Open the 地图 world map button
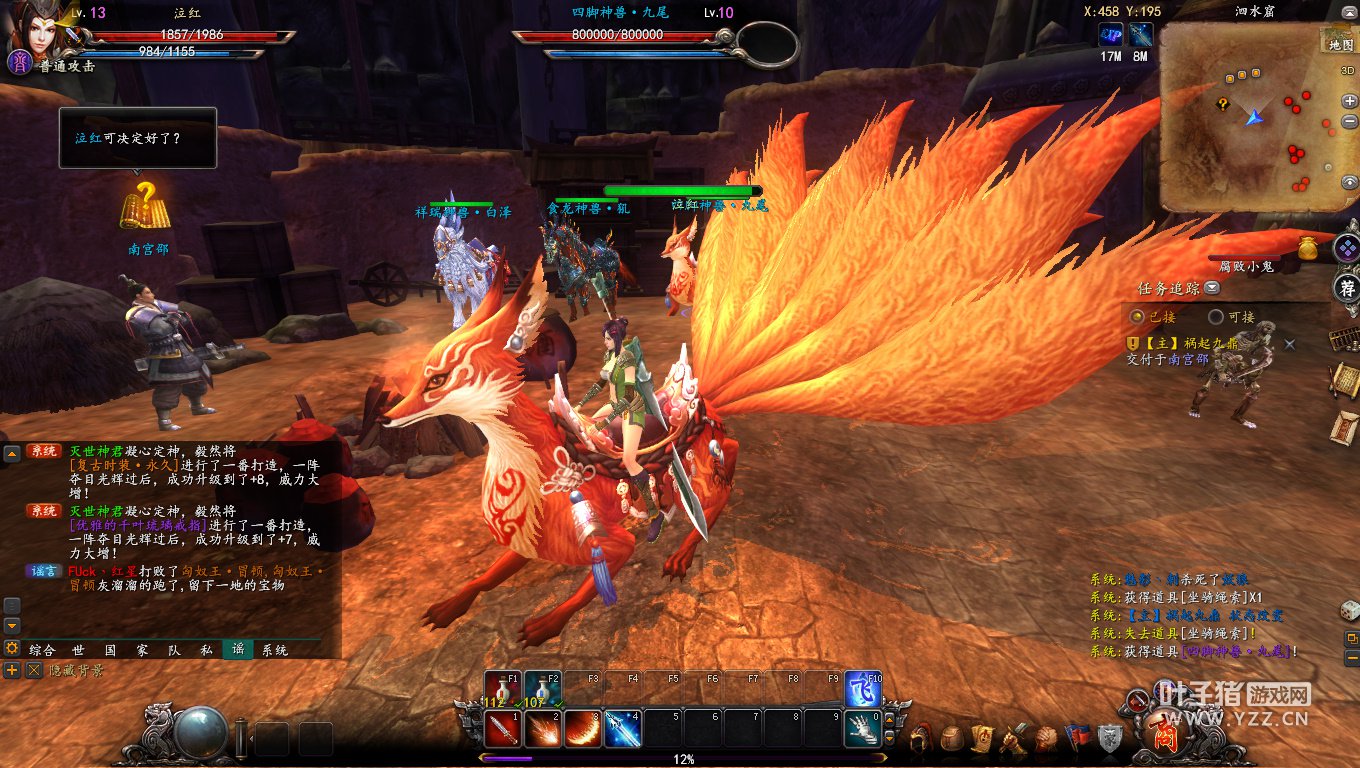This screenshot has width=1360, height=768. click(x=1338, y=44)
